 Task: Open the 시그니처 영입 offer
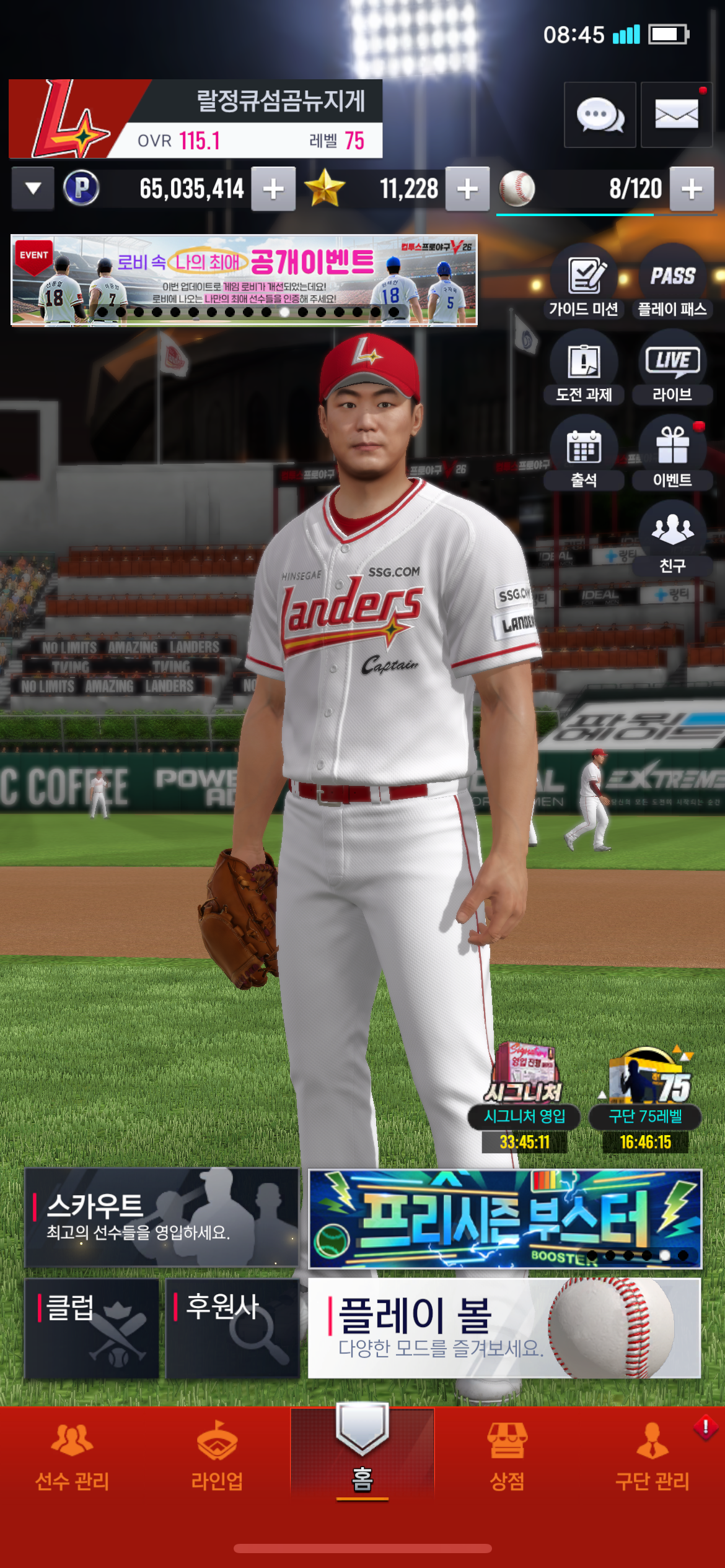[x=524, y=1097]
